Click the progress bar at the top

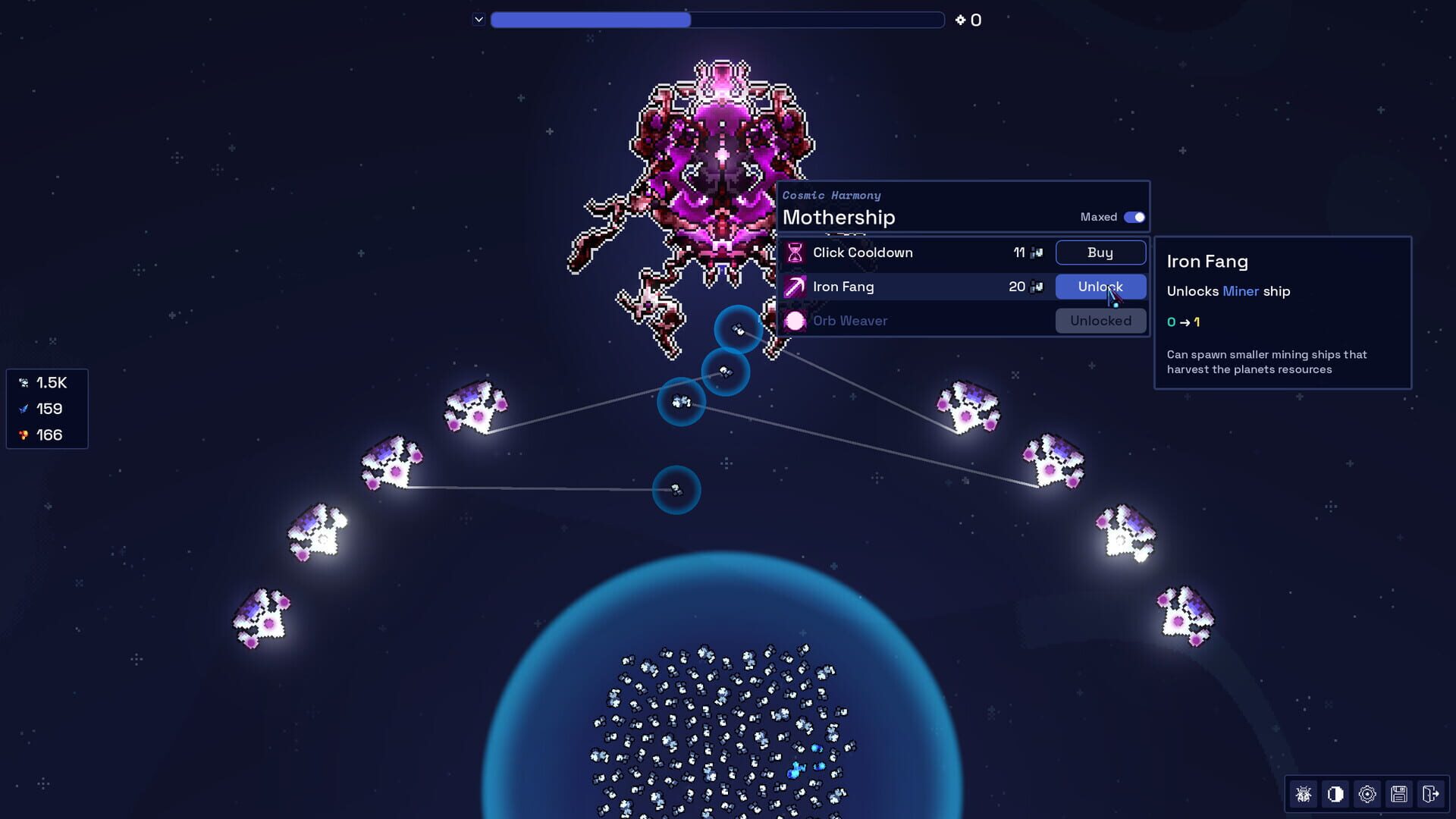pos(717,19)
